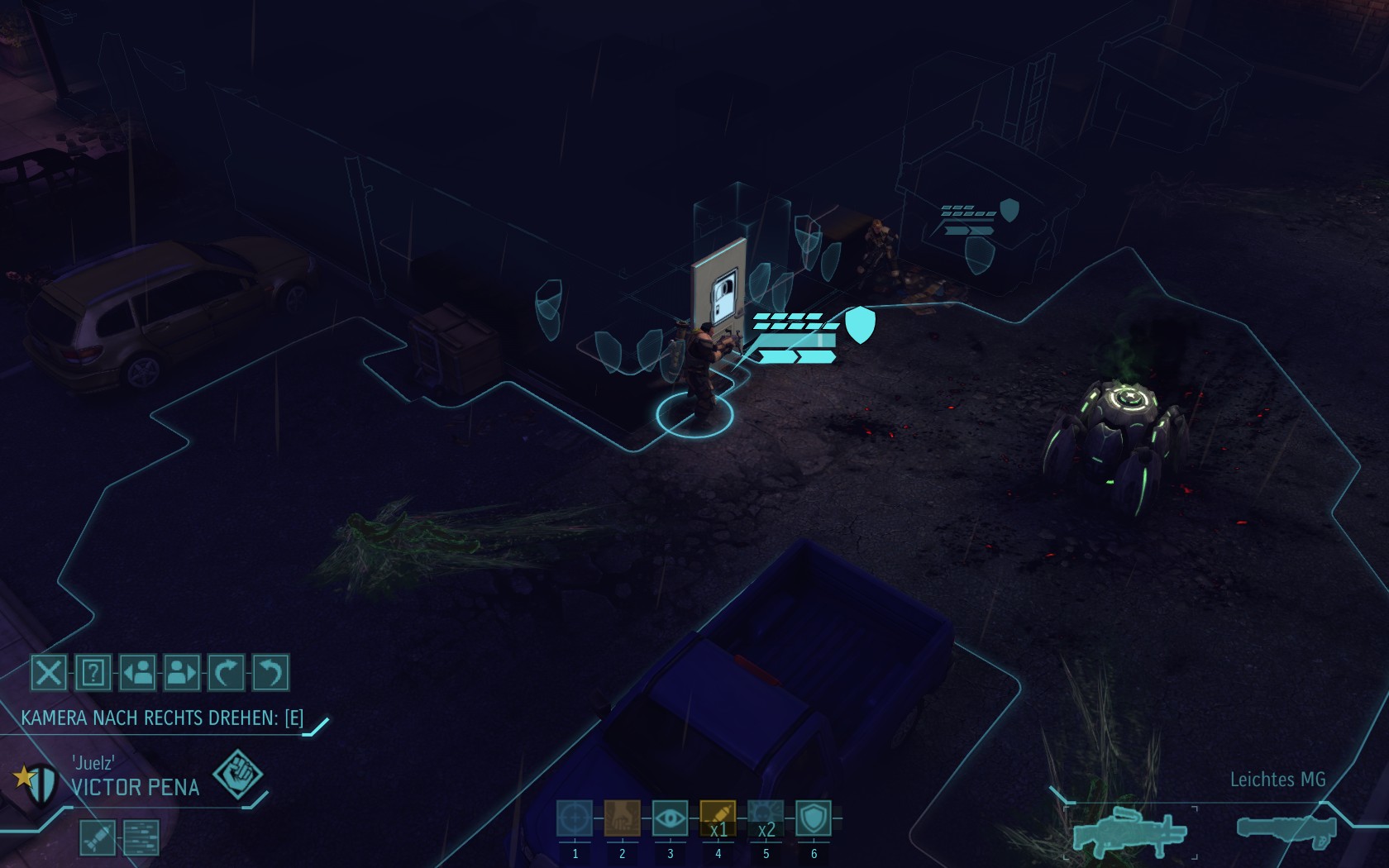Screen dimensions: 1389x868
Task: Rotate camera left with the counter-clockwise arrow
Action: (x=270, y=673)
